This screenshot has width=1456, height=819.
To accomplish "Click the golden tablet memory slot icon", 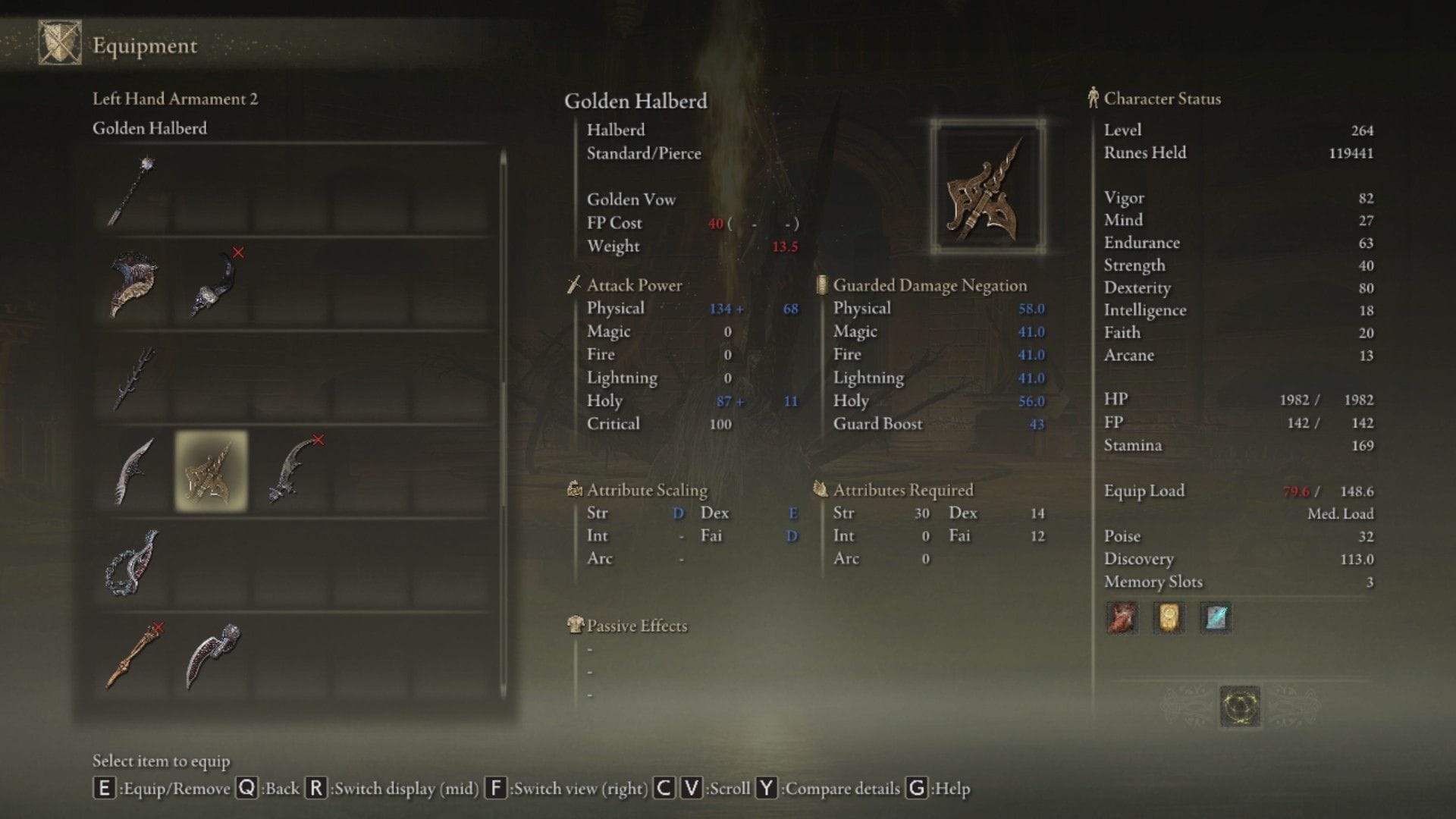I will 1168,618.
